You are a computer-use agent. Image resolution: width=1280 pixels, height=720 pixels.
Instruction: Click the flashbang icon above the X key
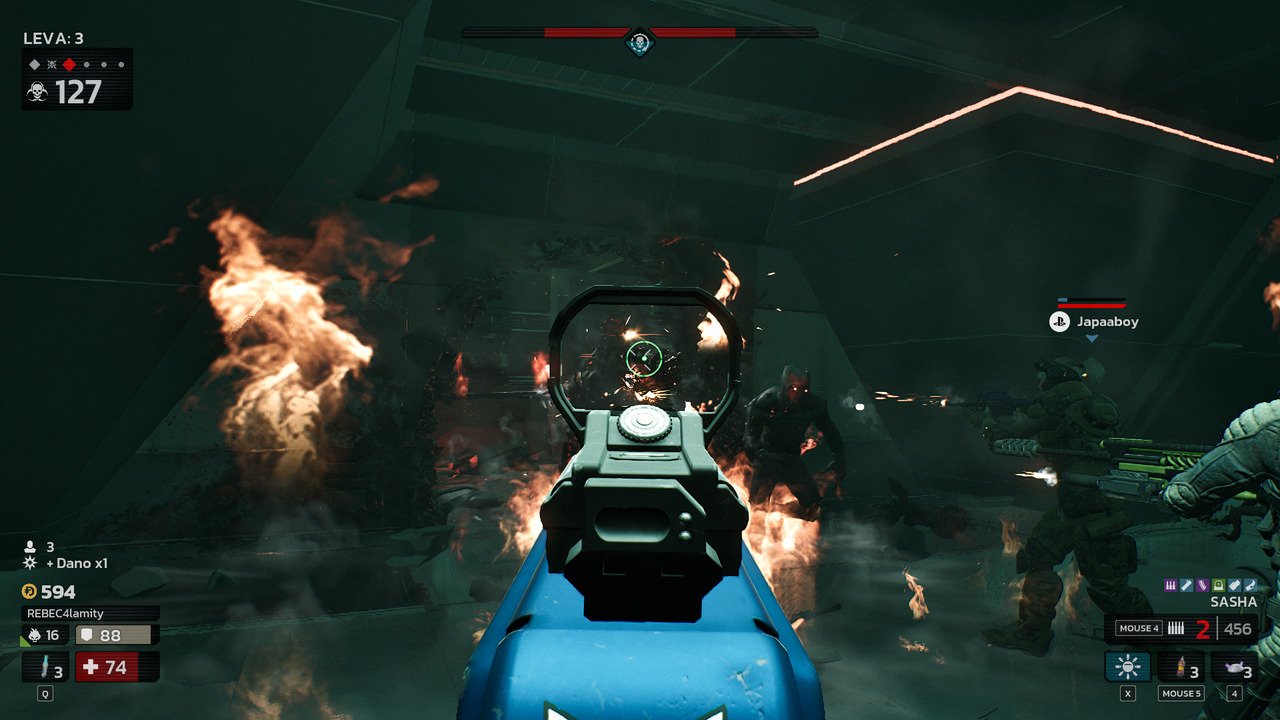(x=1127, y=666)
